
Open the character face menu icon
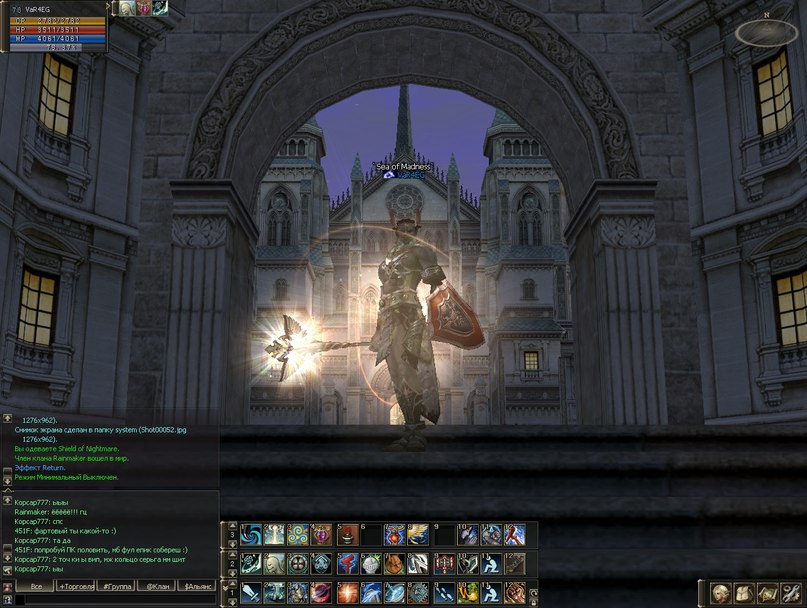coord(720,592)
